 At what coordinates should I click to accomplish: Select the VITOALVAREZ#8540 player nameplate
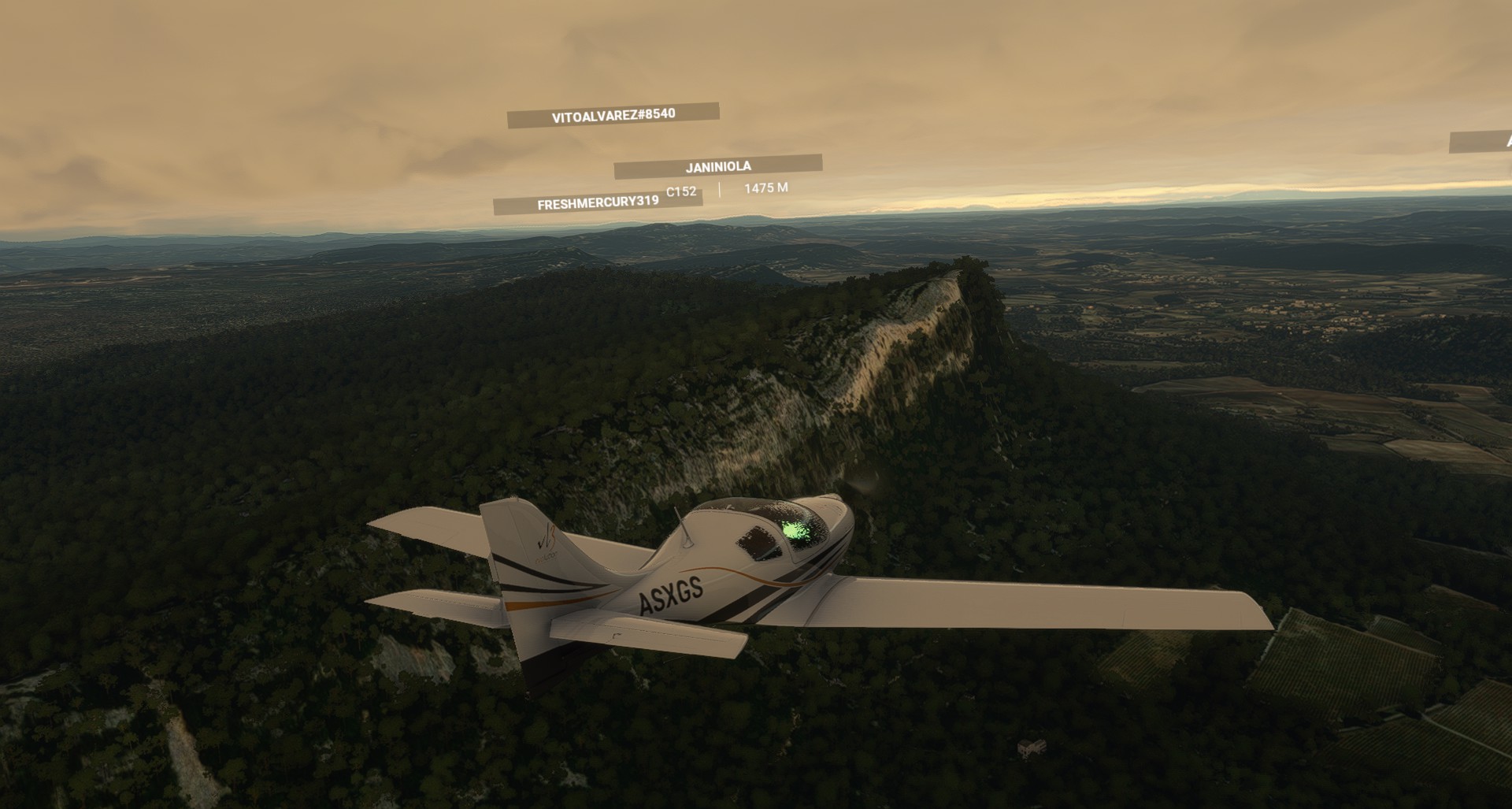tap(613, 115)
